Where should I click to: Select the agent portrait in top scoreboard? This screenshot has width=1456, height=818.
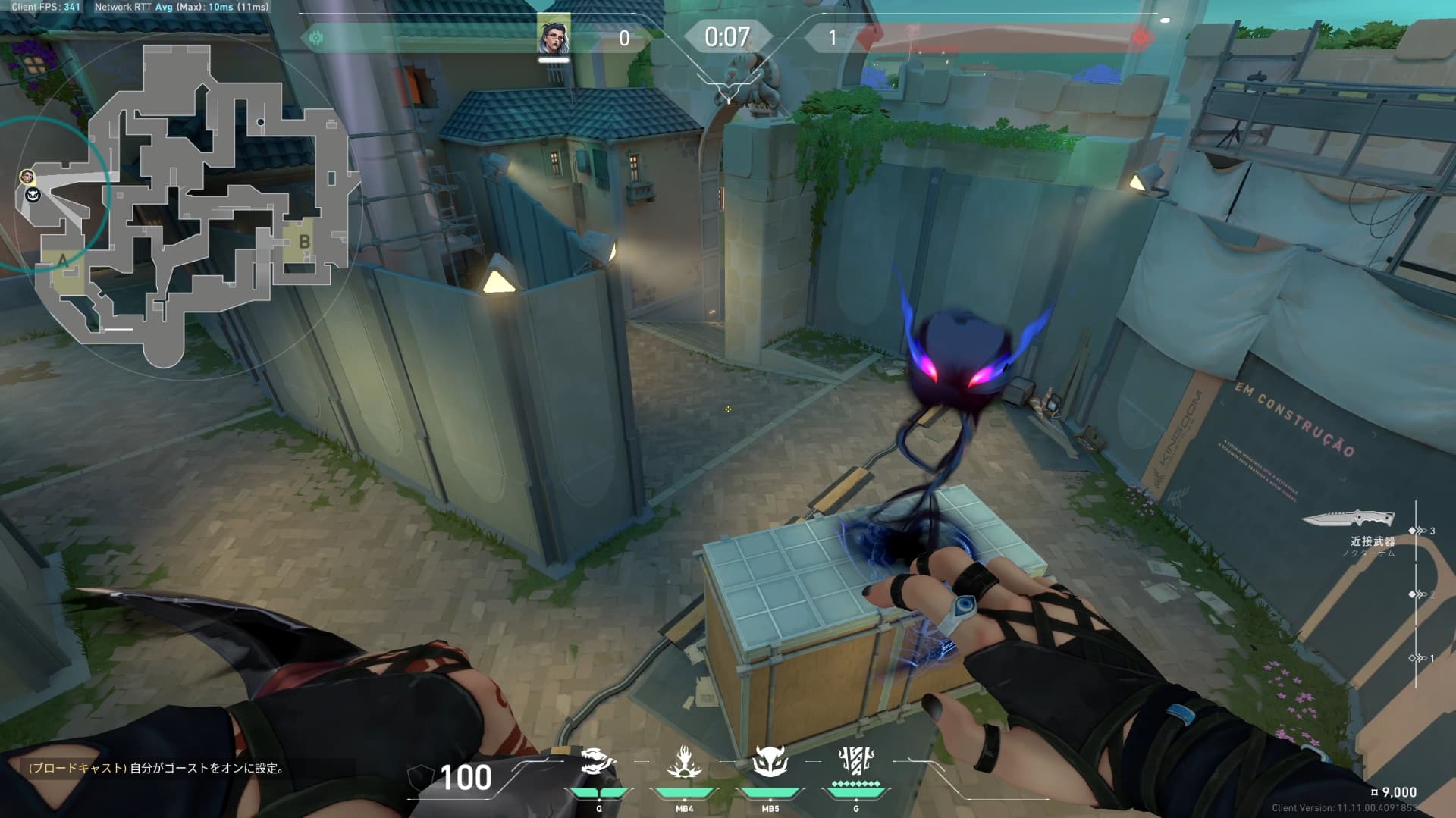coord(554,36)
